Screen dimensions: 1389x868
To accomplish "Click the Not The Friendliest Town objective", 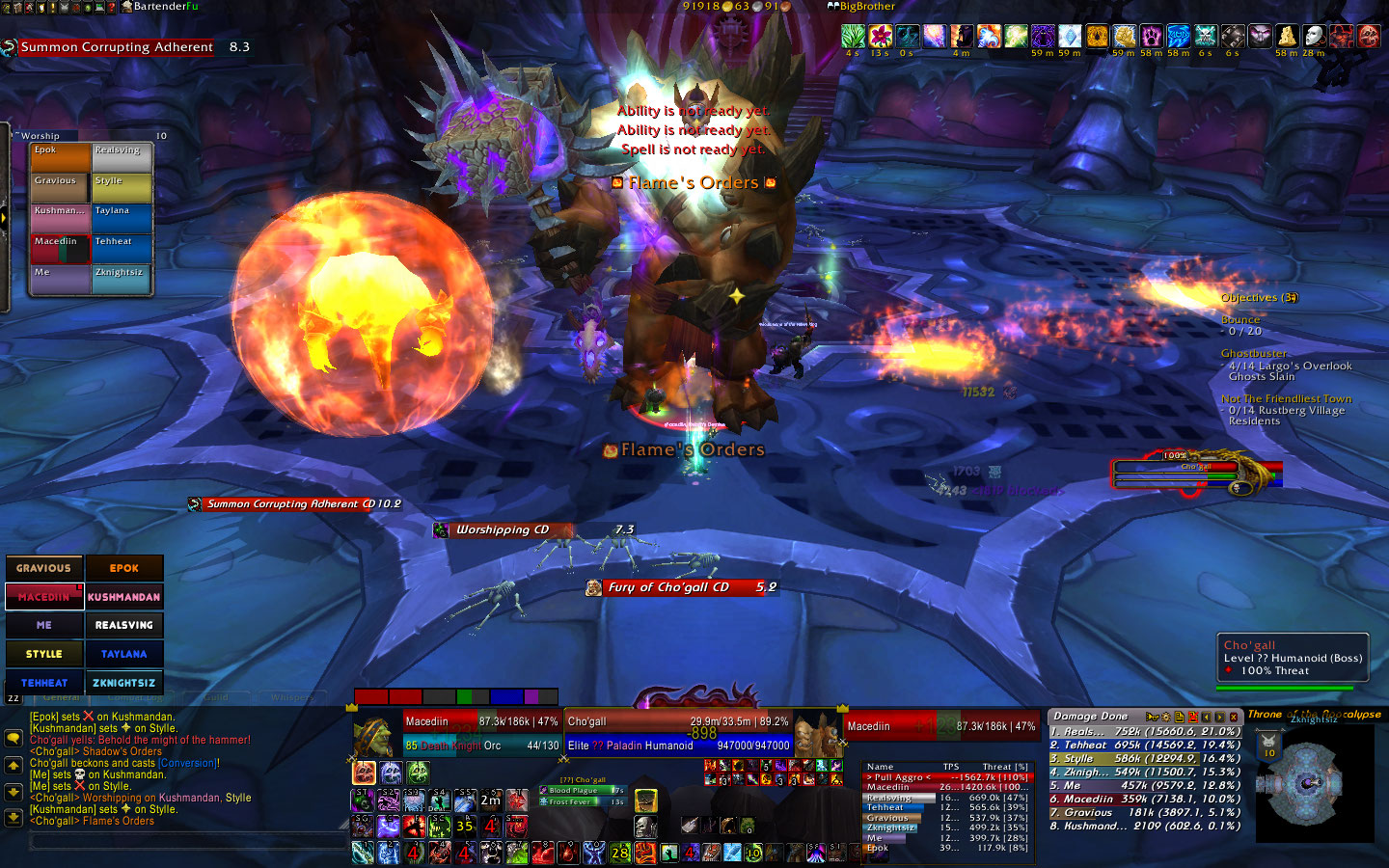I will (1286, 399).
